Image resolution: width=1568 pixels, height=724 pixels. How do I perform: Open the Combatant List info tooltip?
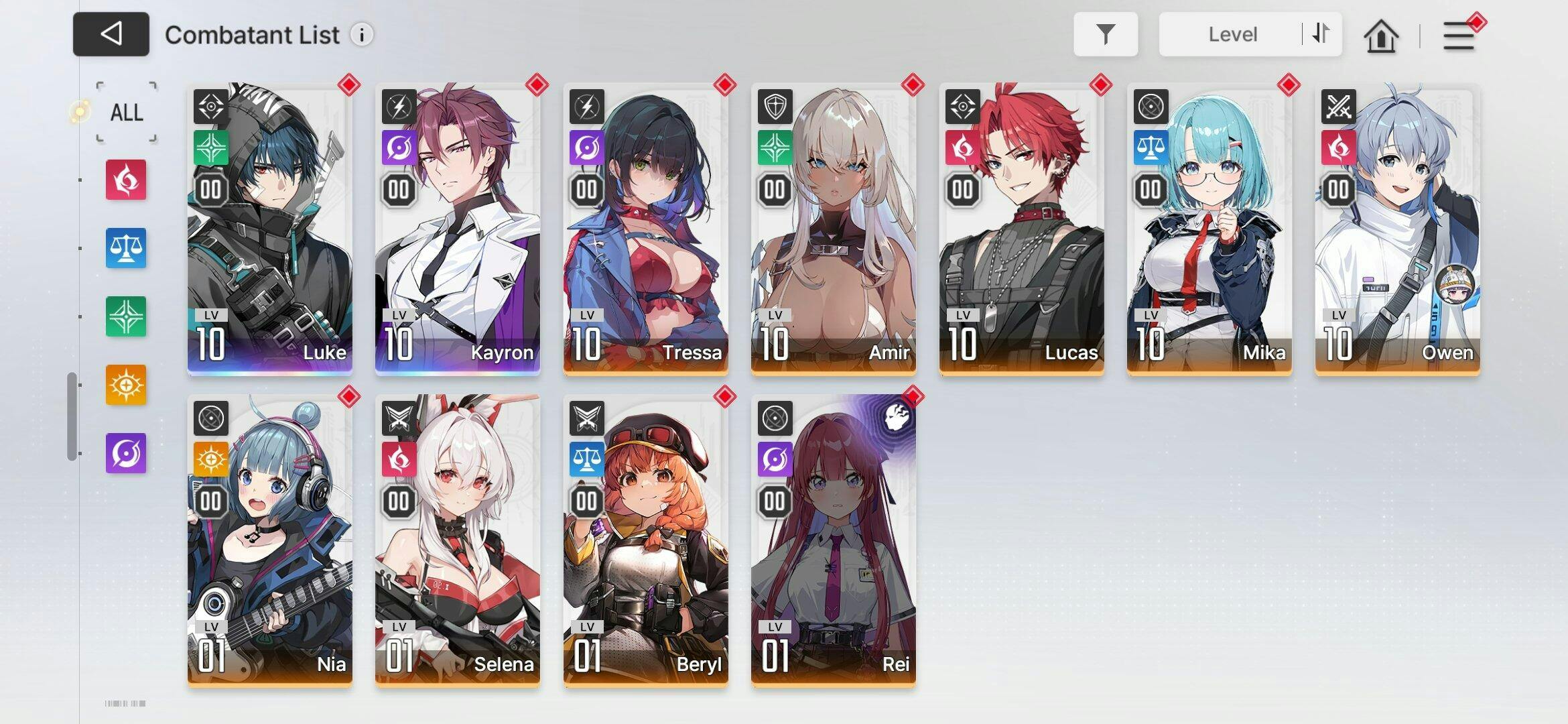point(362,35)
